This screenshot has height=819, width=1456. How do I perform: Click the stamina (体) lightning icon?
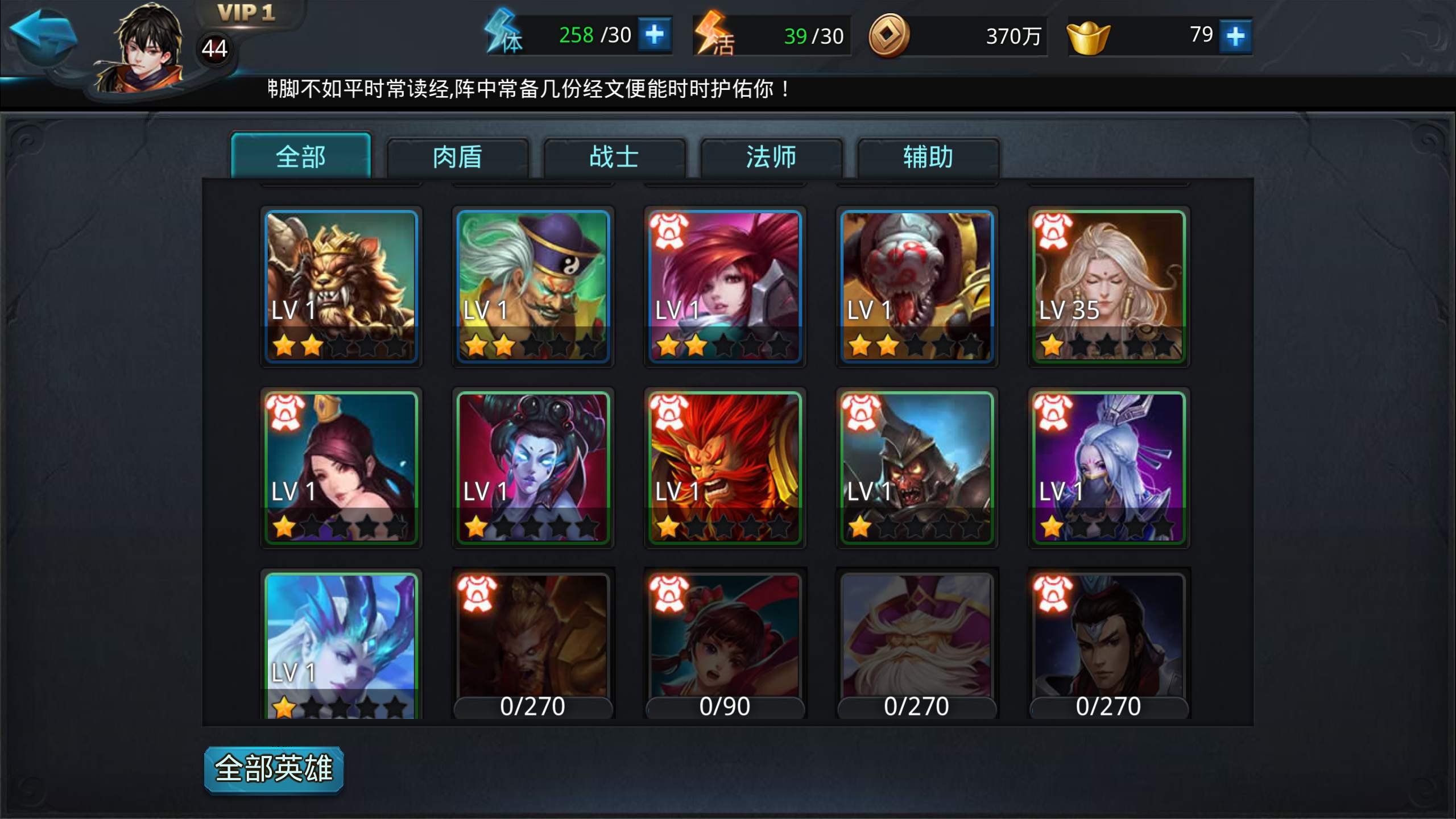pyautogui.click(x=504, y=35)
